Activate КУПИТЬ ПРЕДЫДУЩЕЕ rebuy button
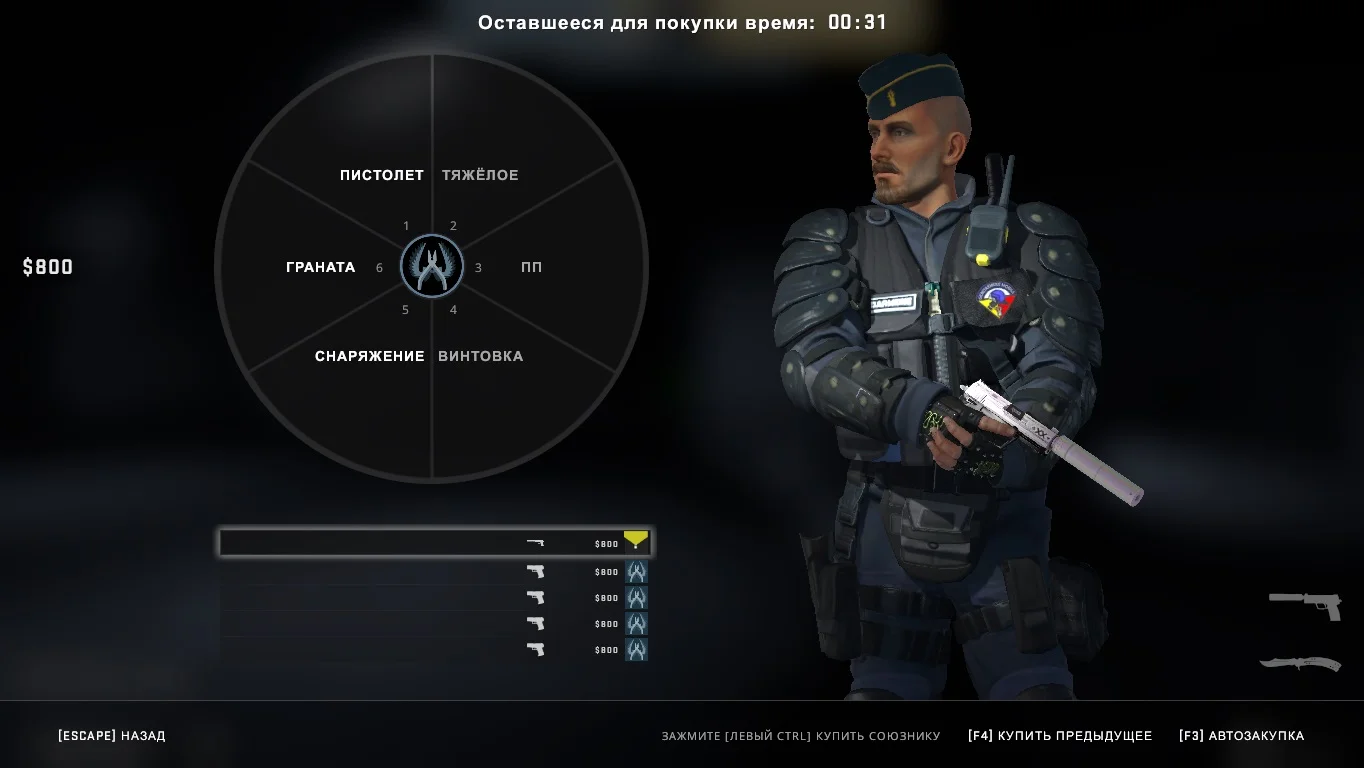This screenshot has width=1364, height=768. pos(1059,736)
